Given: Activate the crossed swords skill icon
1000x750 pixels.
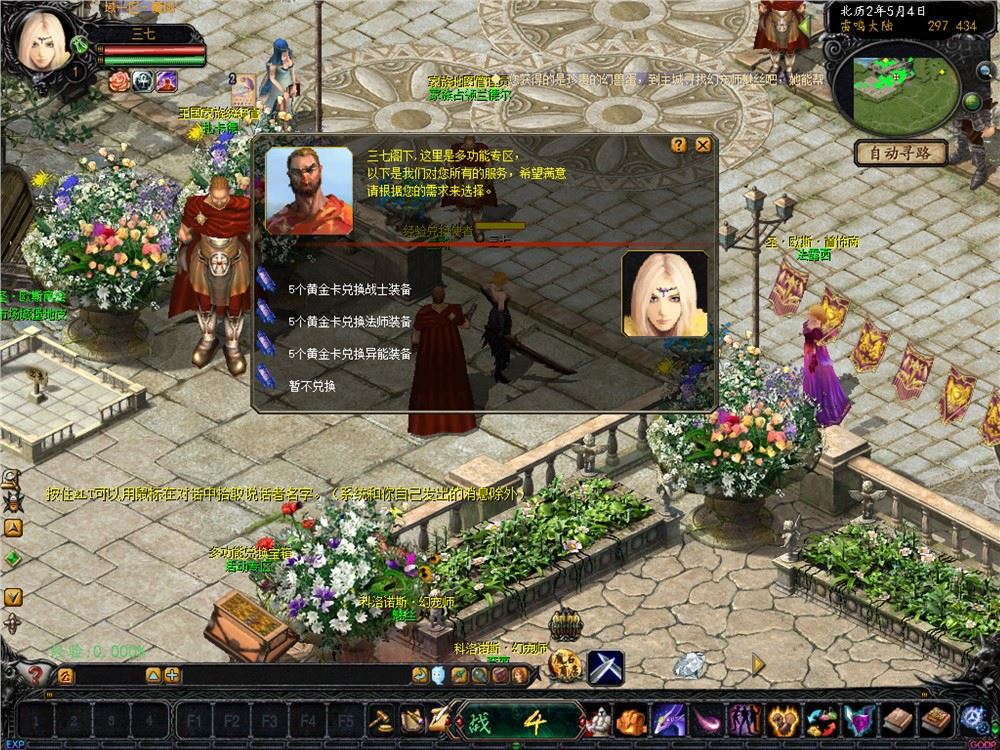Looking at the screenshot, I should (x=605, y=667).
